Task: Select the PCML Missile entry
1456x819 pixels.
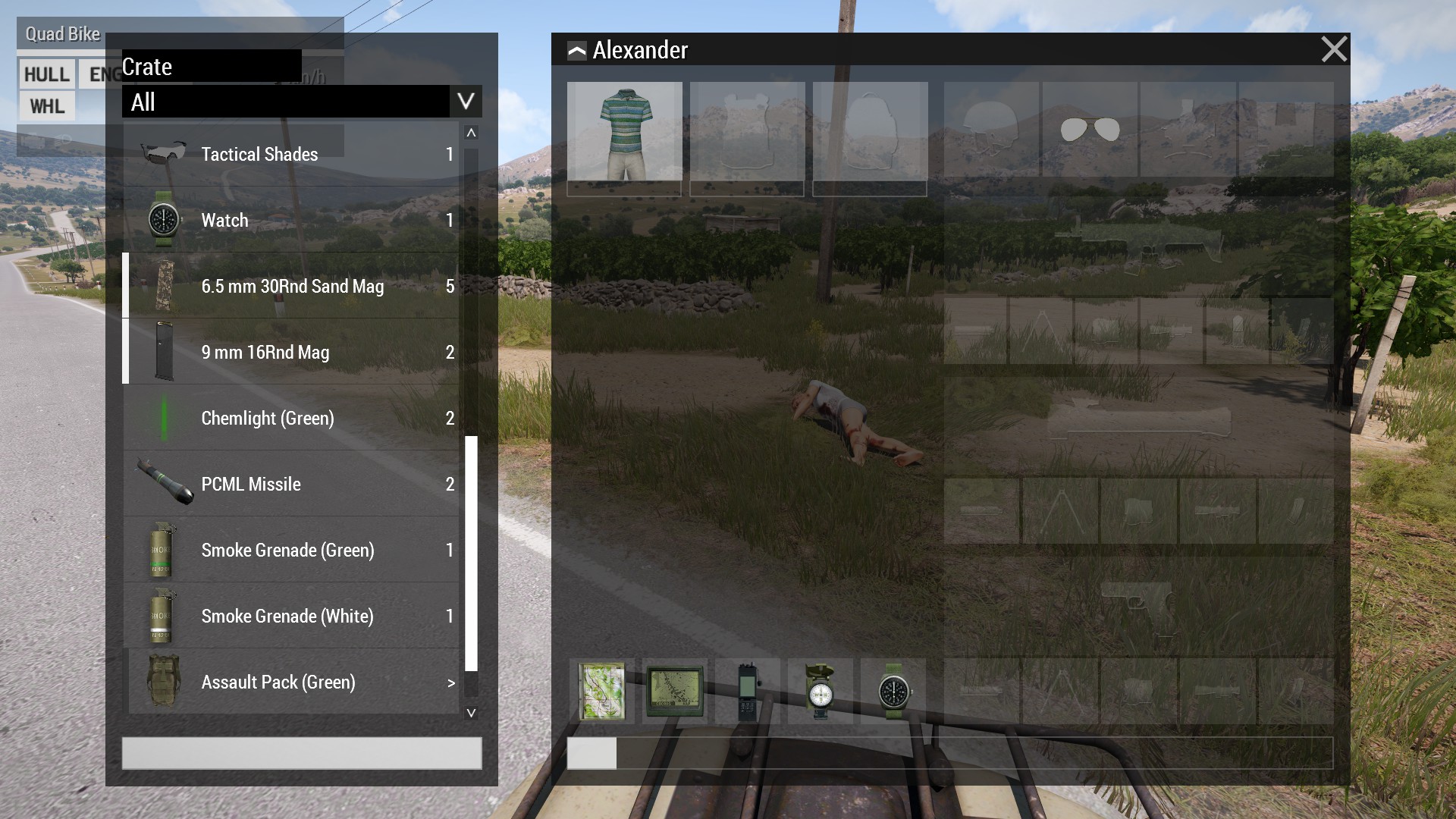Action: pyautogui.click(x=251, y=484)
